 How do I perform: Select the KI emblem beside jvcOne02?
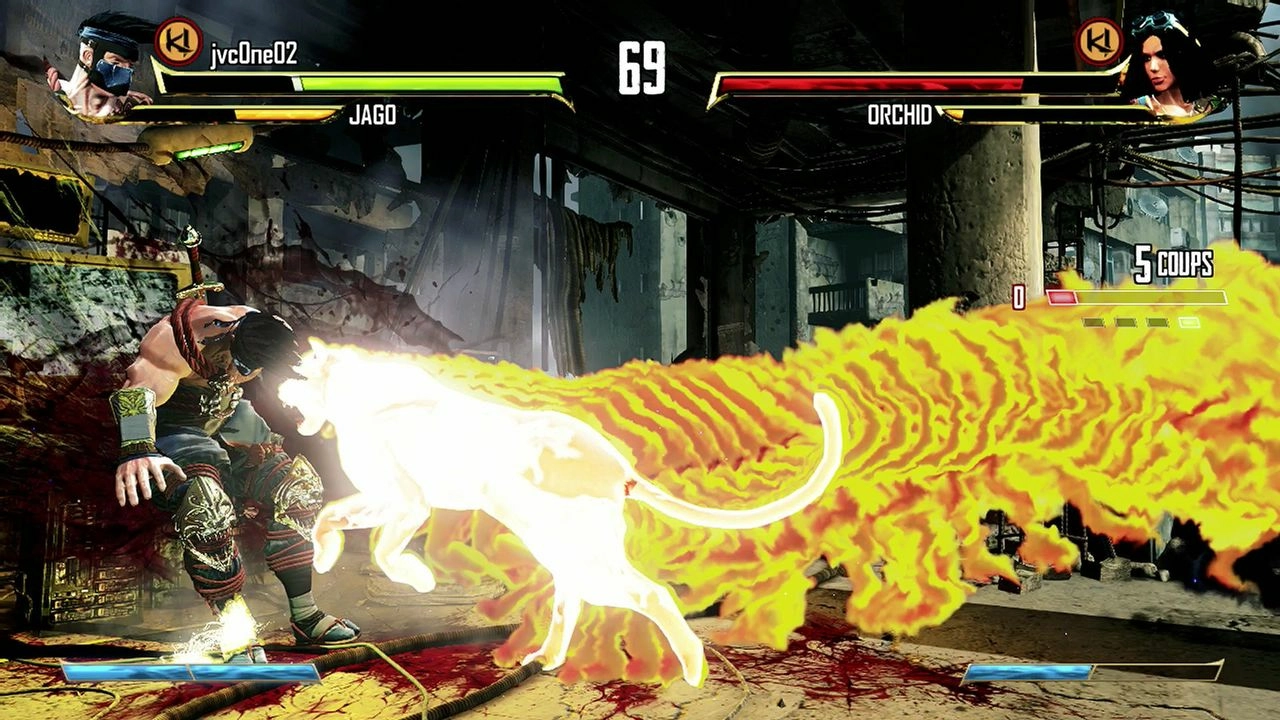pyautogui.click(x=179, y=42)
